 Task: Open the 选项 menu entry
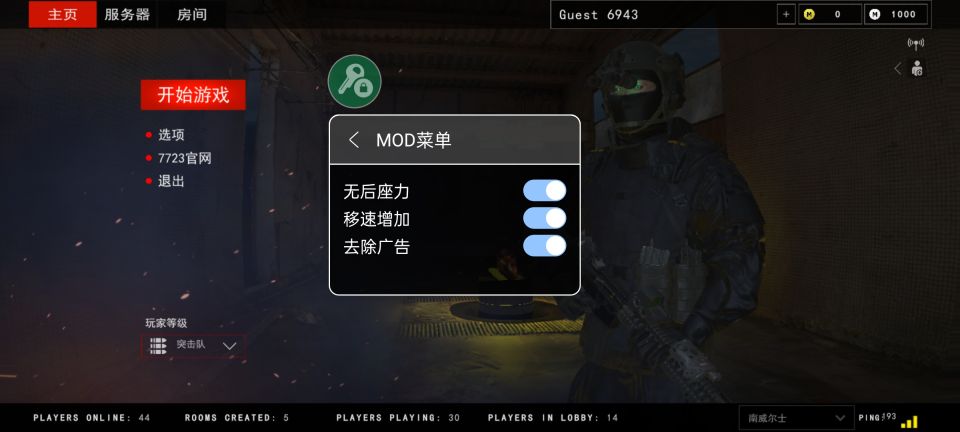coord(171,134)
